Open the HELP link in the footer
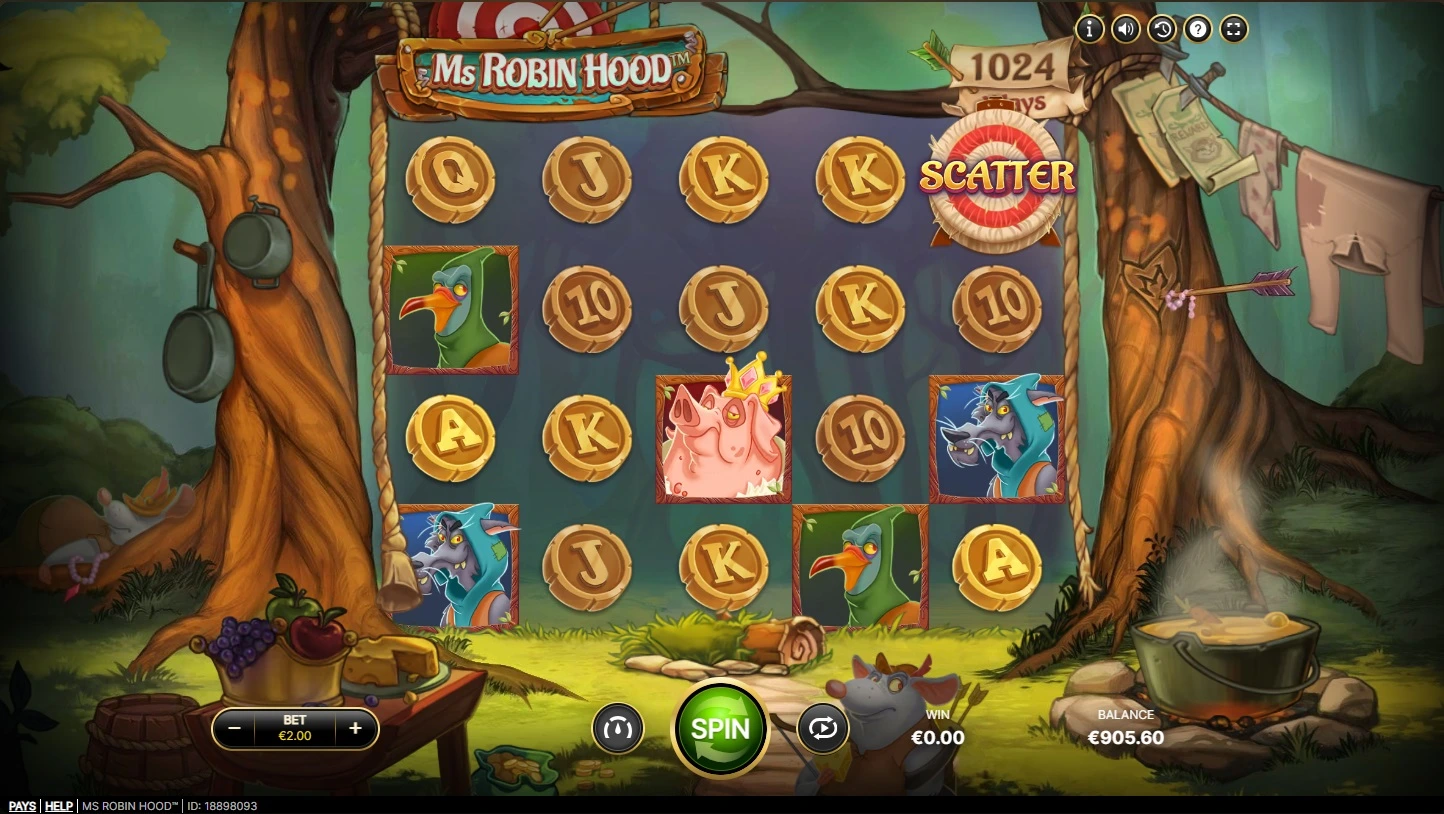This screenshot has height=814, width=1444. coord(59,806)
